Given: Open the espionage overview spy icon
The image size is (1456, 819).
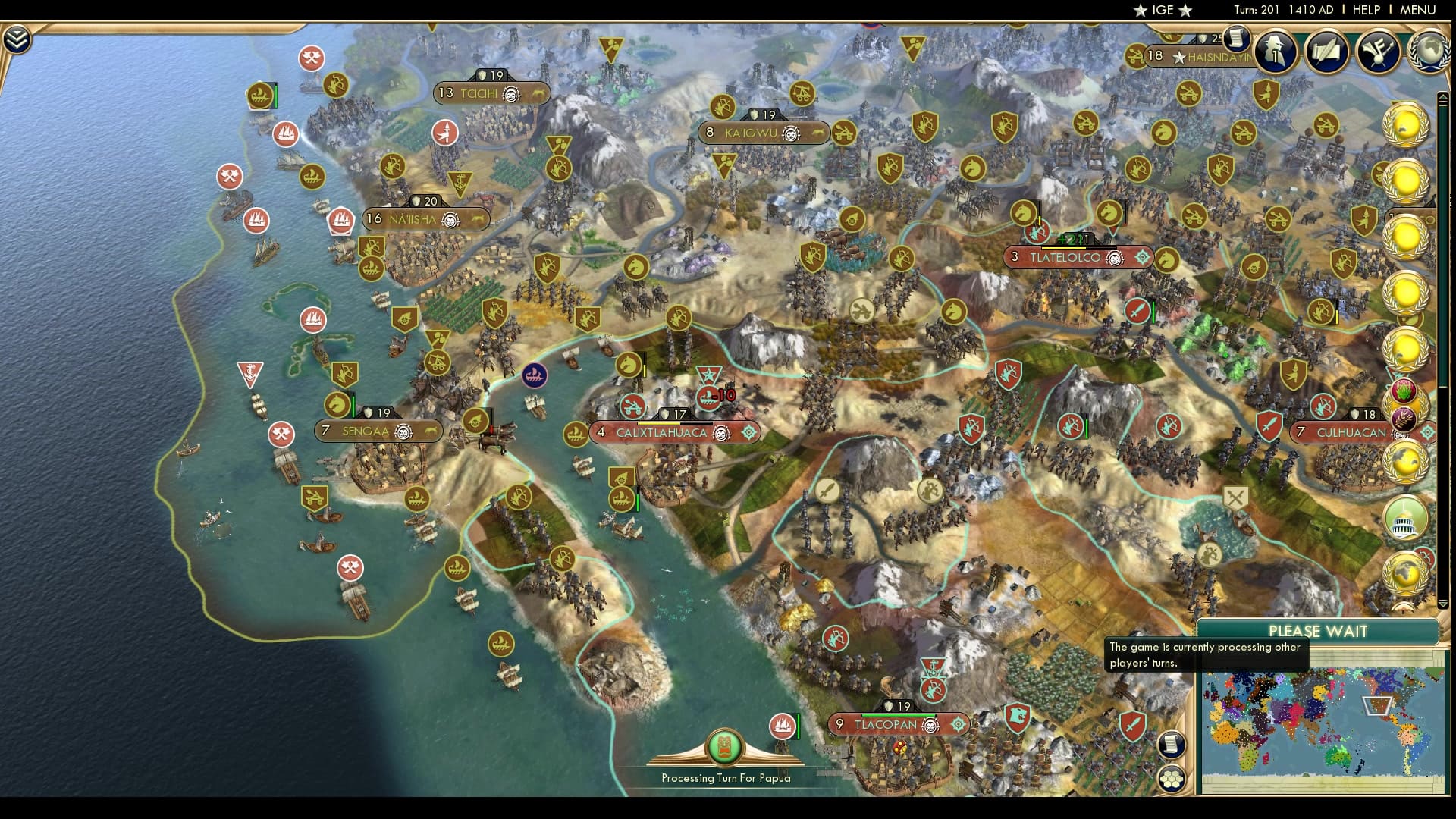Looking at the screenshot, I should 1274,53.
